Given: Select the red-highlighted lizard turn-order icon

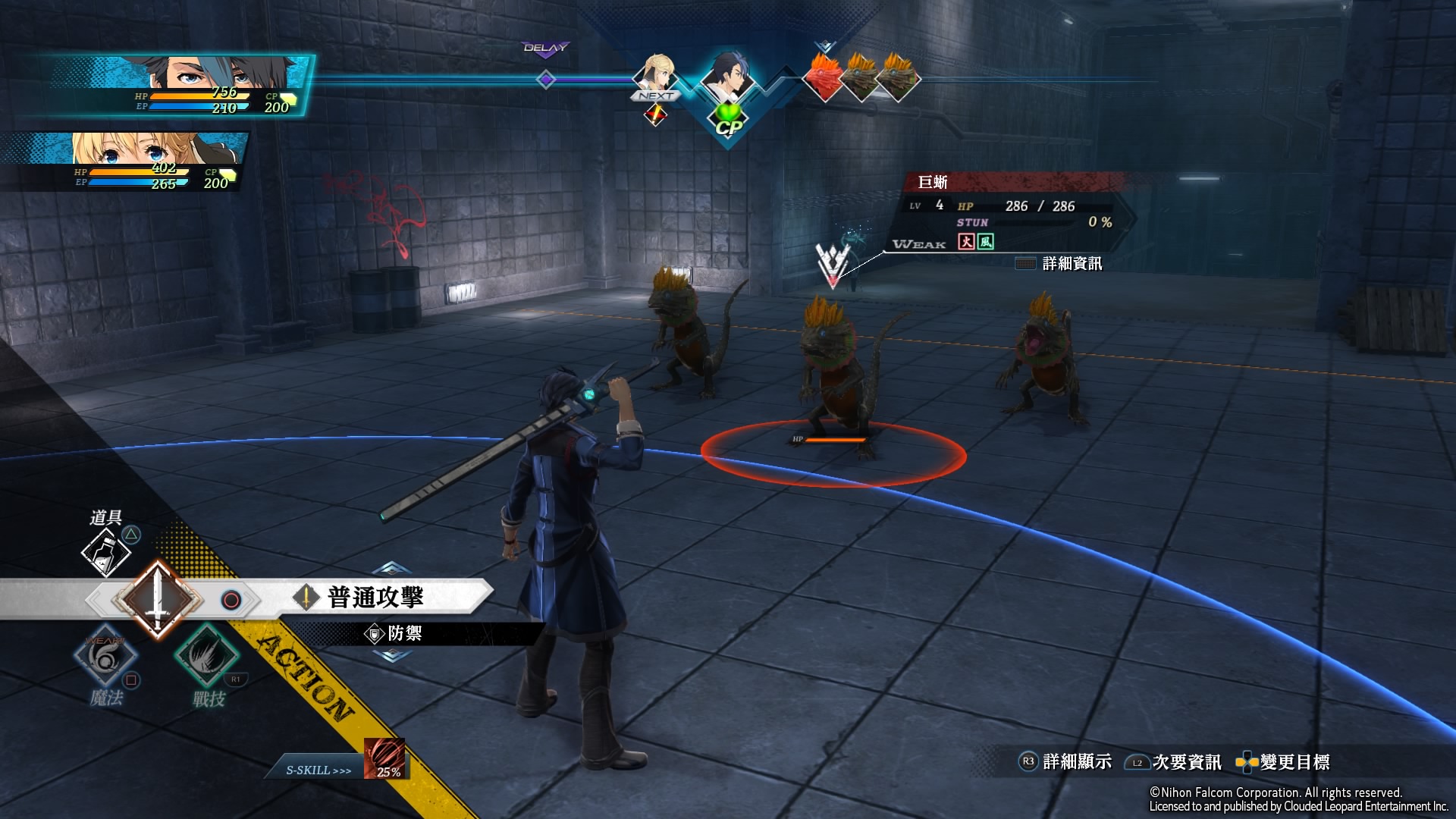Looking at the screenshot, I should tap(824, 77).
